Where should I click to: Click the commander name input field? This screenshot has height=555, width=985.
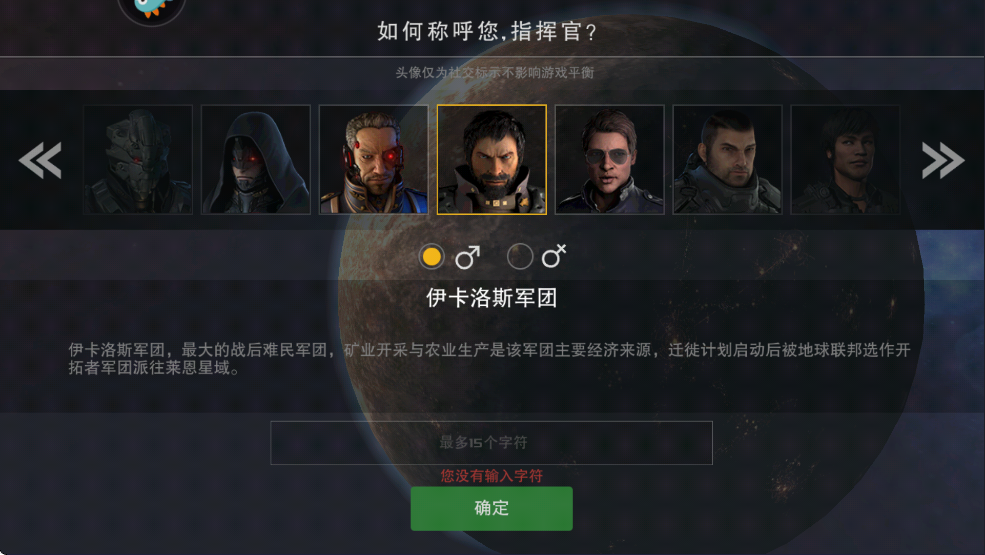coord(491,442)
